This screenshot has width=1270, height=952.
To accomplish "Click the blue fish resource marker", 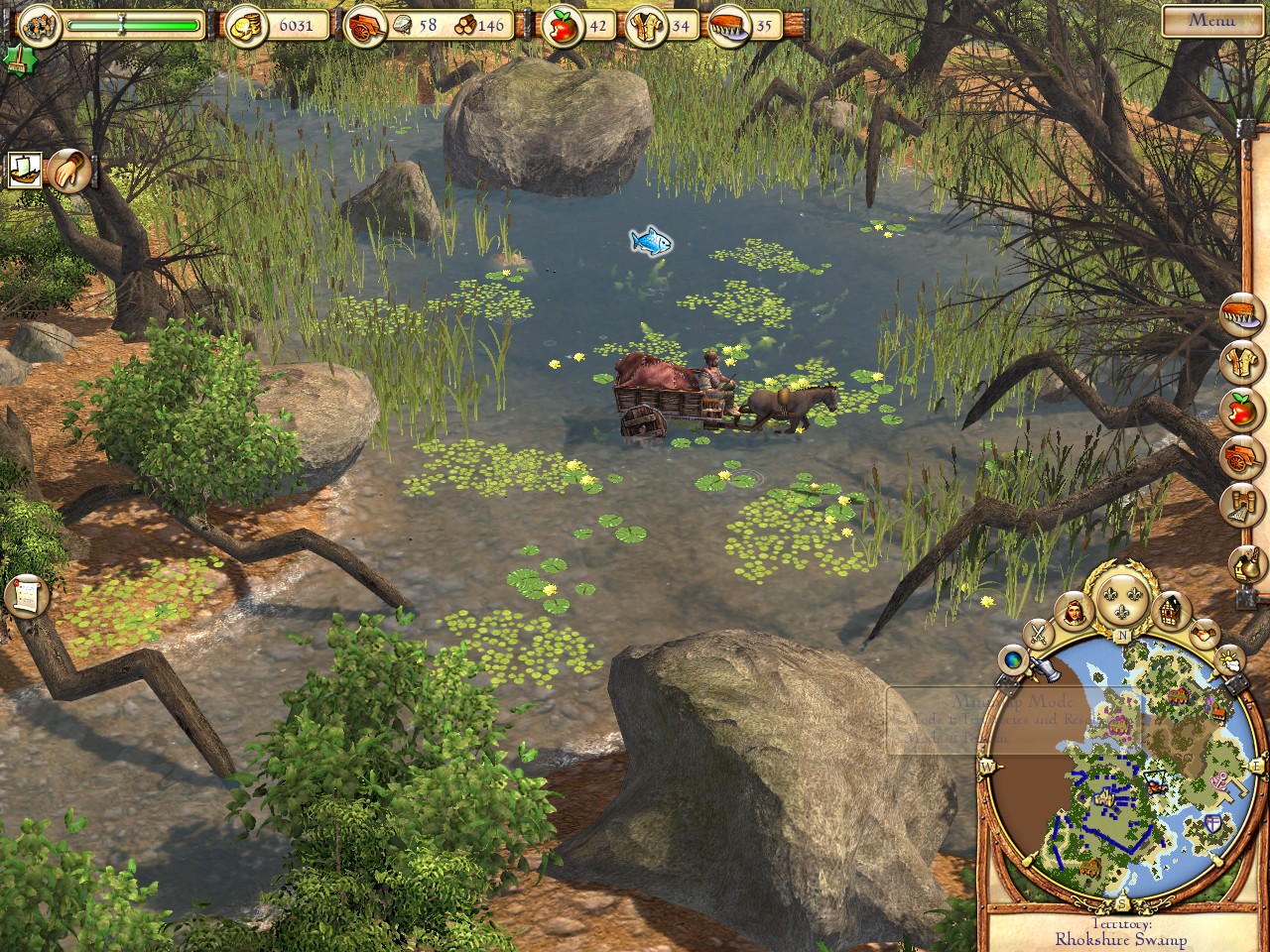I will tap(651, 240).
